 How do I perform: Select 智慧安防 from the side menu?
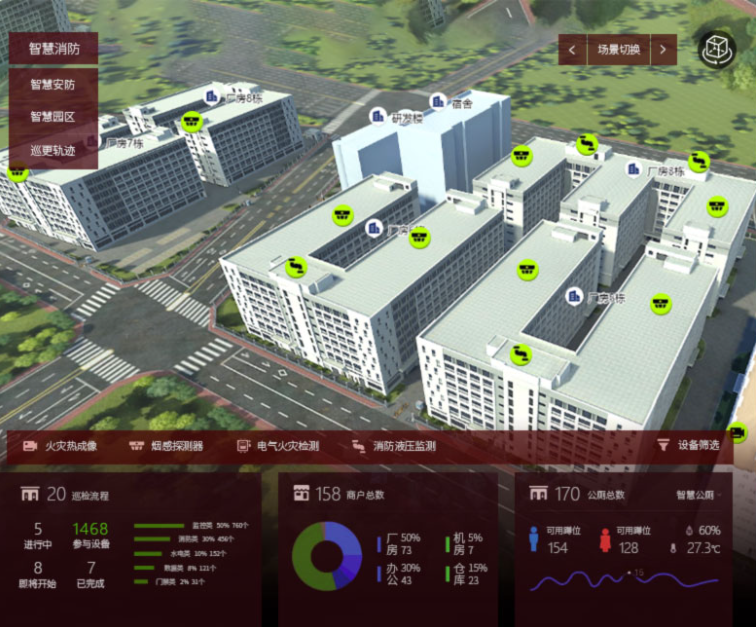click(x=53, y=84)
